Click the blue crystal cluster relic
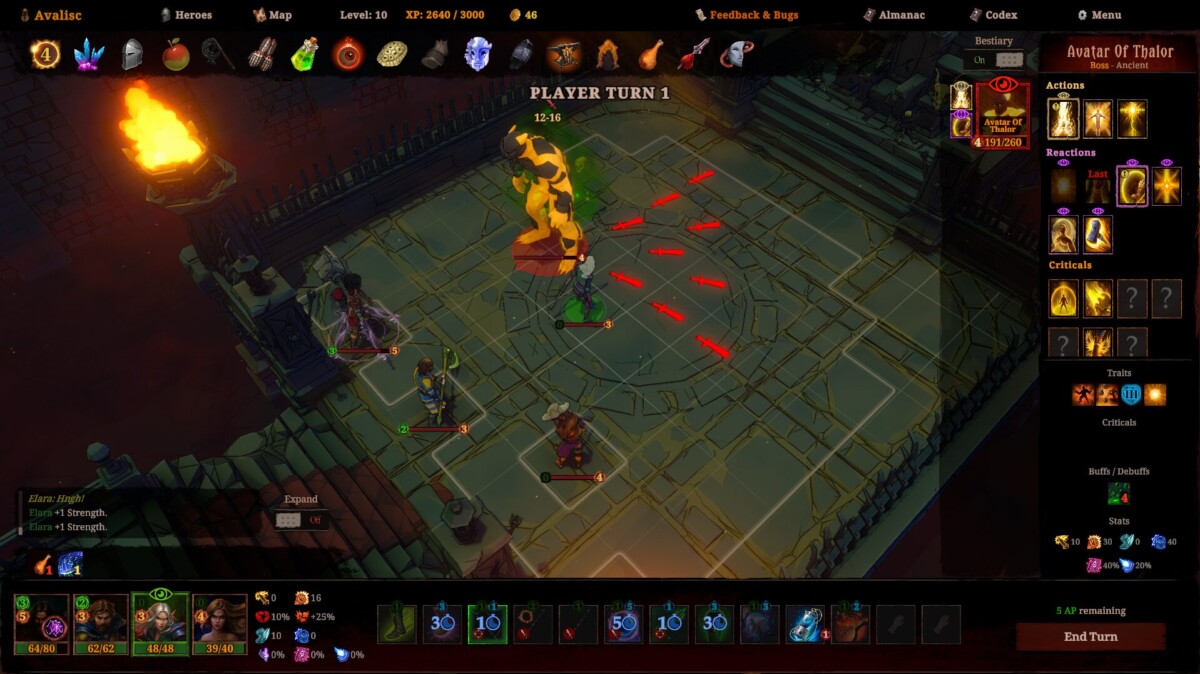 point(89,54)
